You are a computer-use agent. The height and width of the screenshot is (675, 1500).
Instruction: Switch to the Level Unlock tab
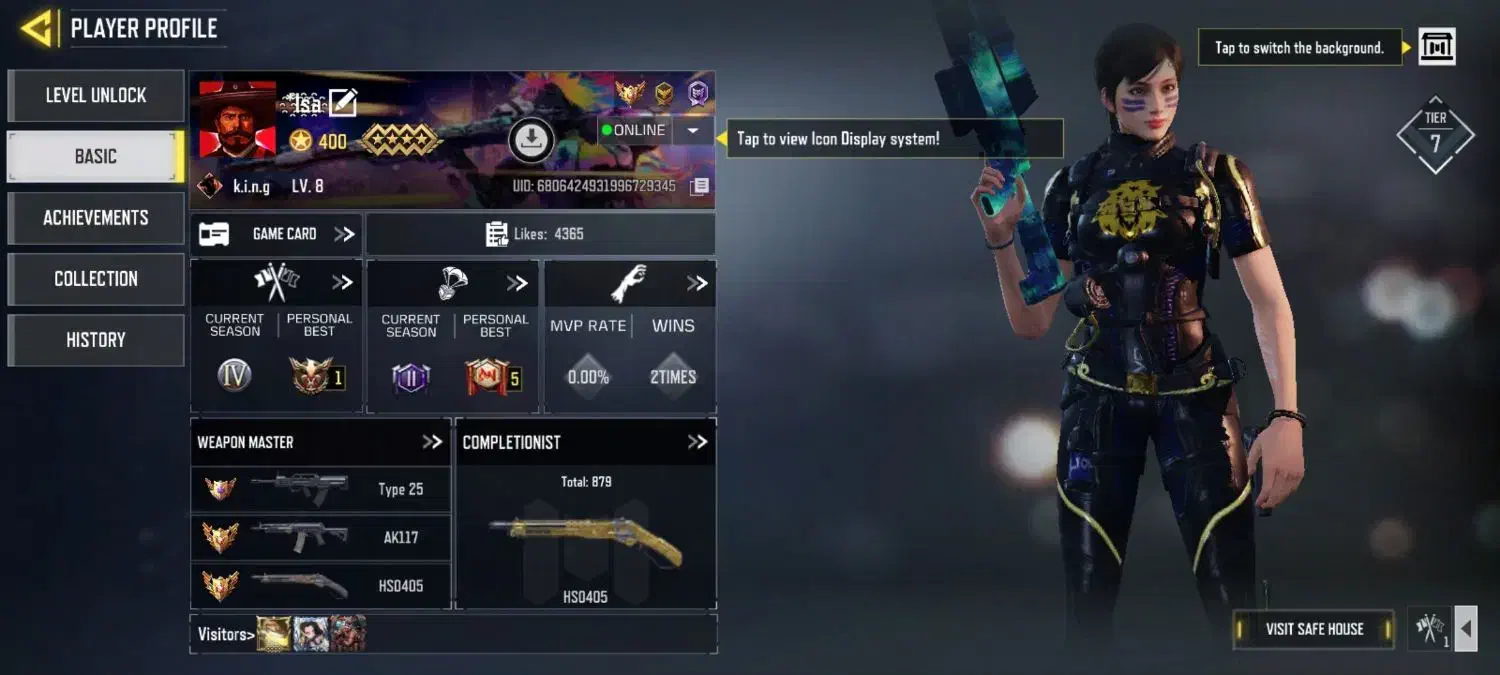[x=96, y=96]
